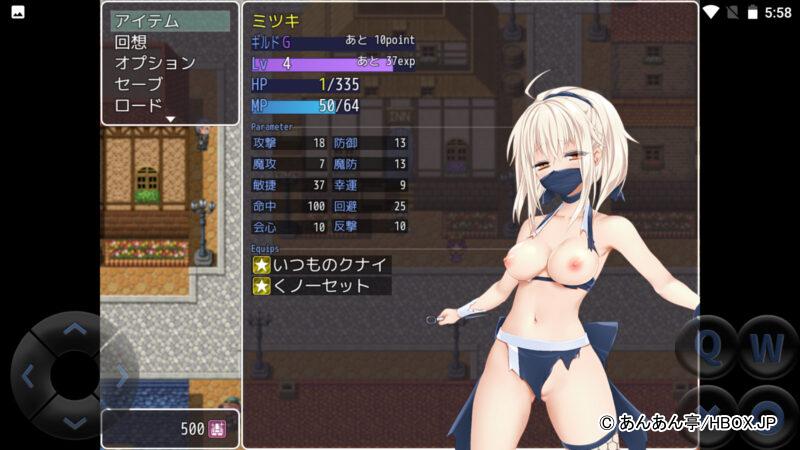
Task: Open オプション settings
Action: (155, 63)
